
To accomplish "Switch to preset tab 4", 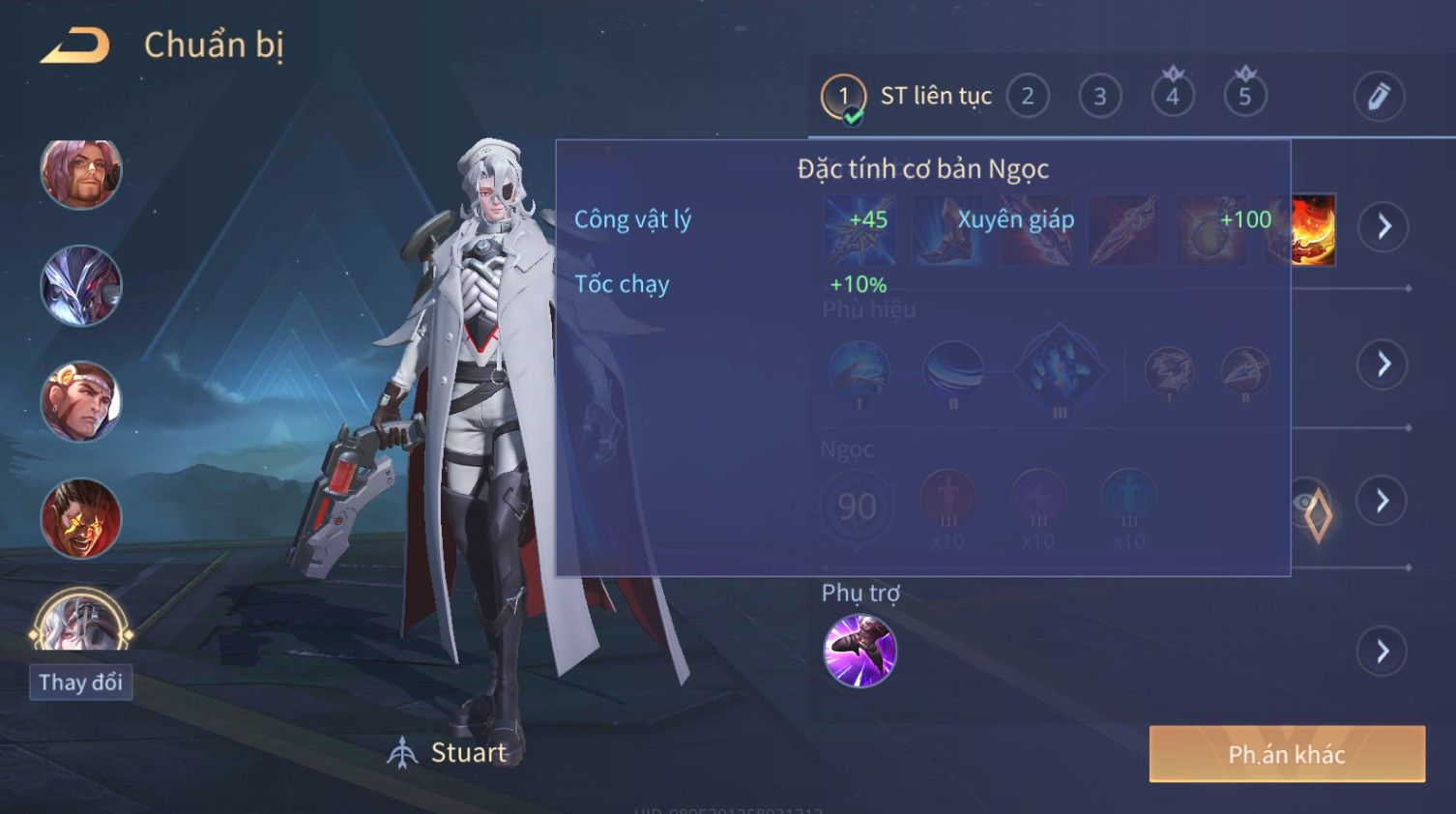I will (1172, 97).
